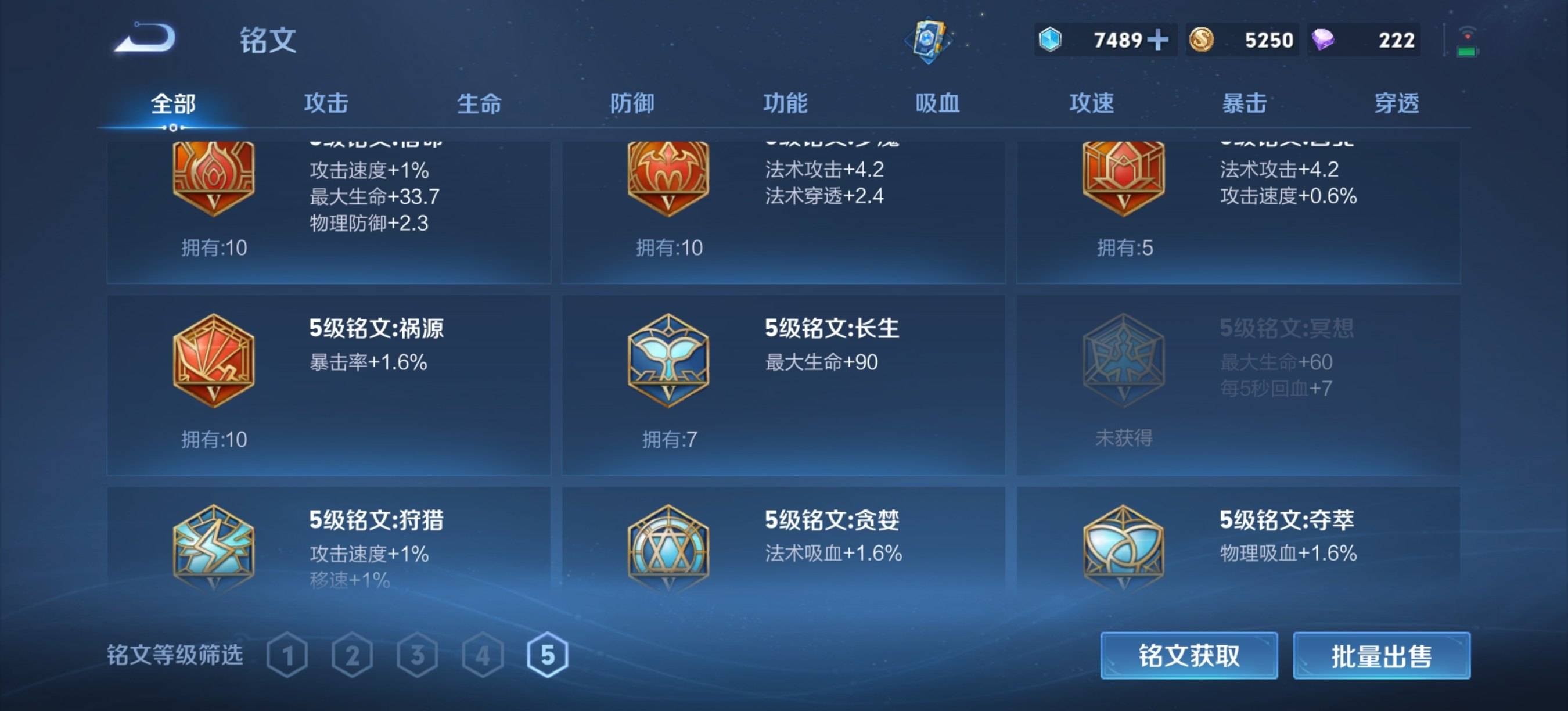
Task: Select the 吸血 filter tab
Action: point(938,103)
